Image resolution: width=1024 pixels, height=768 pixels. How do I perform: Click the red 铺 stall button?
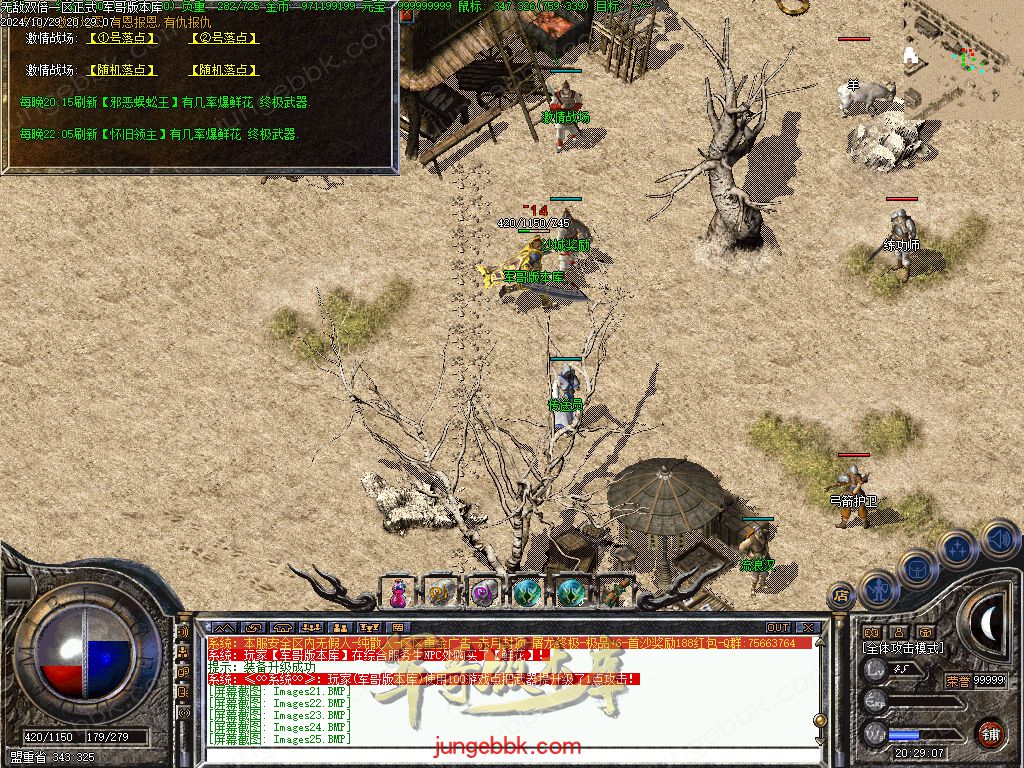(x=990, y=732)
